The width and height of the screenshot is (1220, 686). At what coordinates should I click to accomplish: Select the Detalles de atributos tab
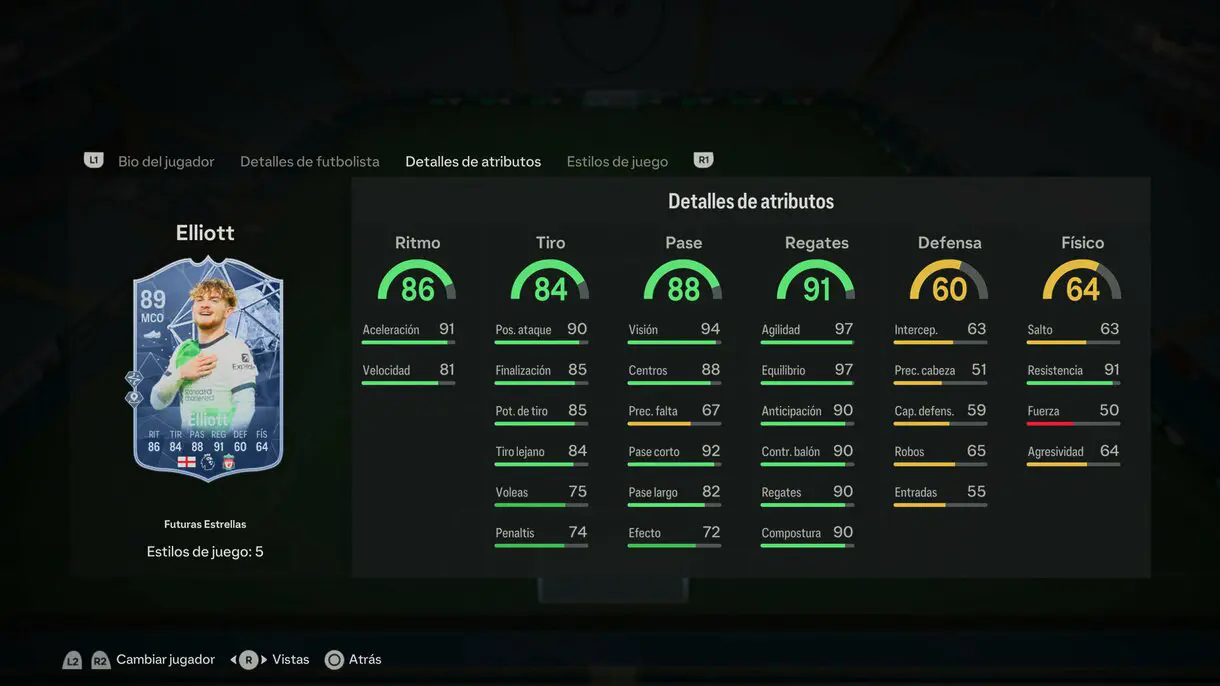click(x=473, y=161)
